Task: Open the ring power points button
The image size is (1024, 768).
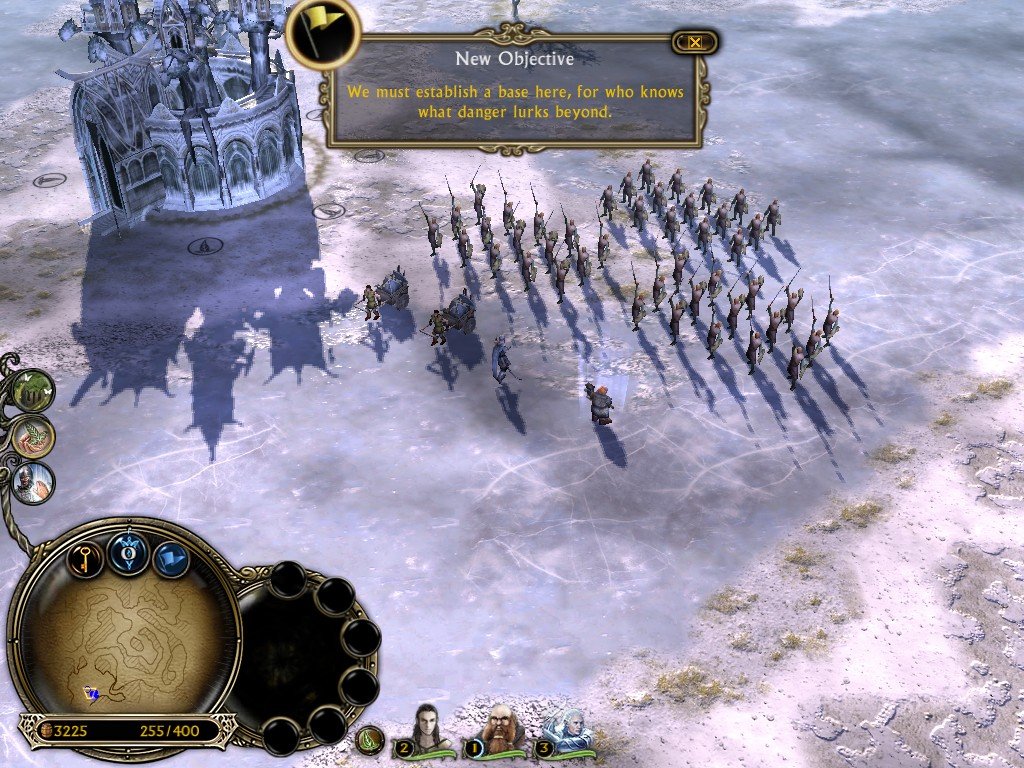Action: 129,553
